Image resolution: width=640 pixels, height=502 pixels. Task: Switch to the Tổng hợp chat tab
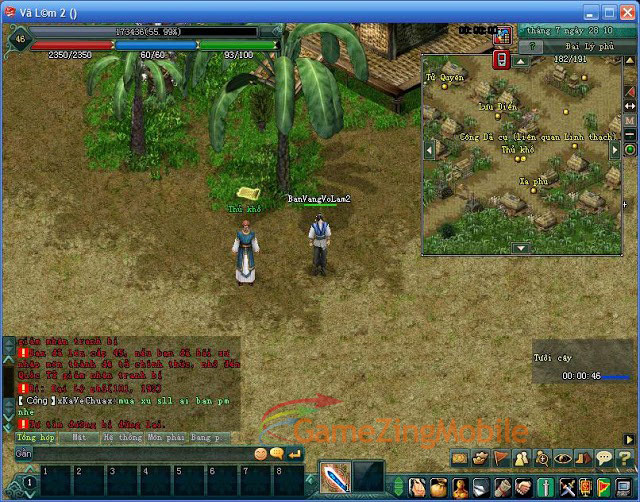[35, 438]
